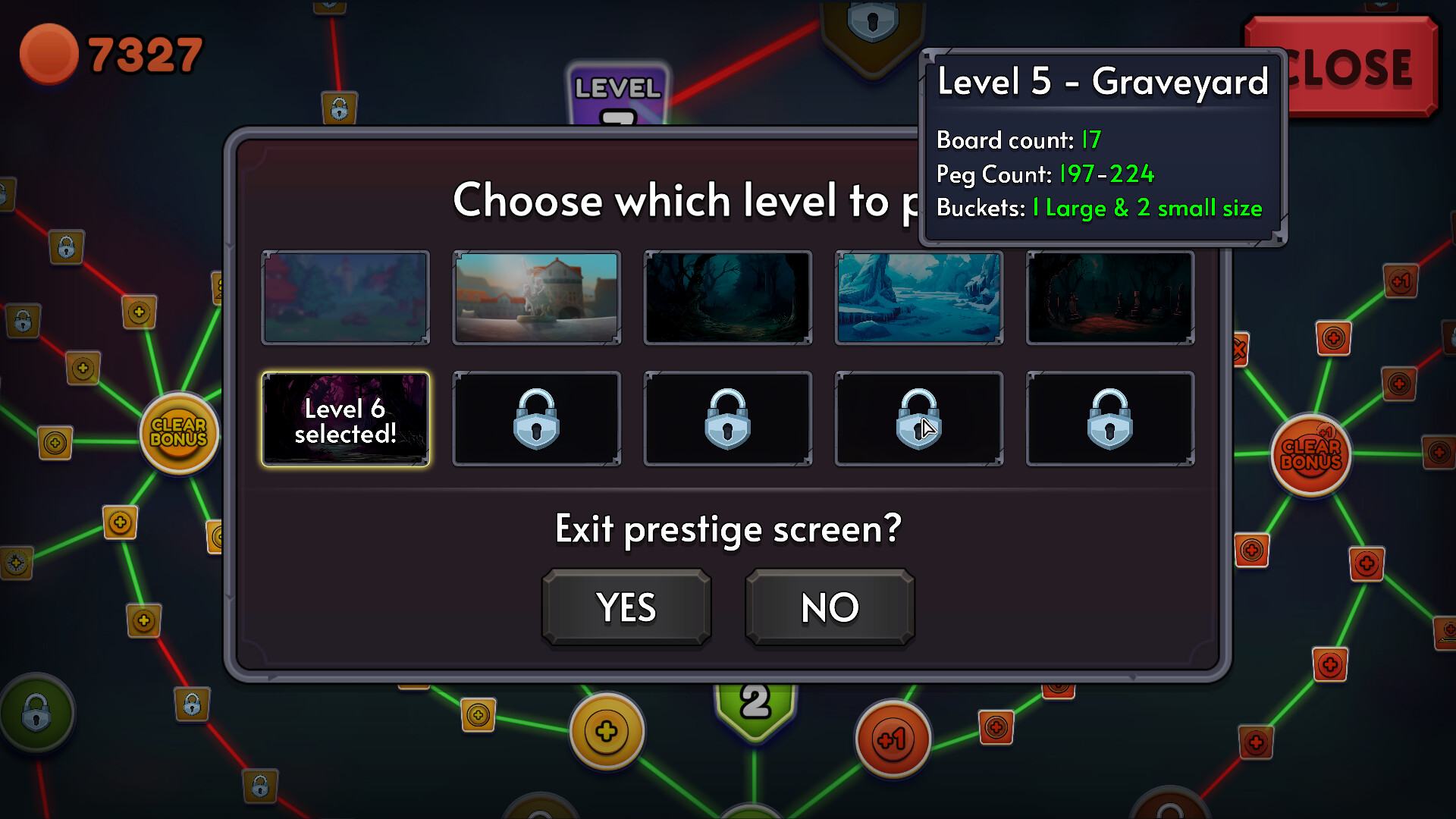
Task: Select the locked slot beside Level 6
Action: click(x=536, y=419)
